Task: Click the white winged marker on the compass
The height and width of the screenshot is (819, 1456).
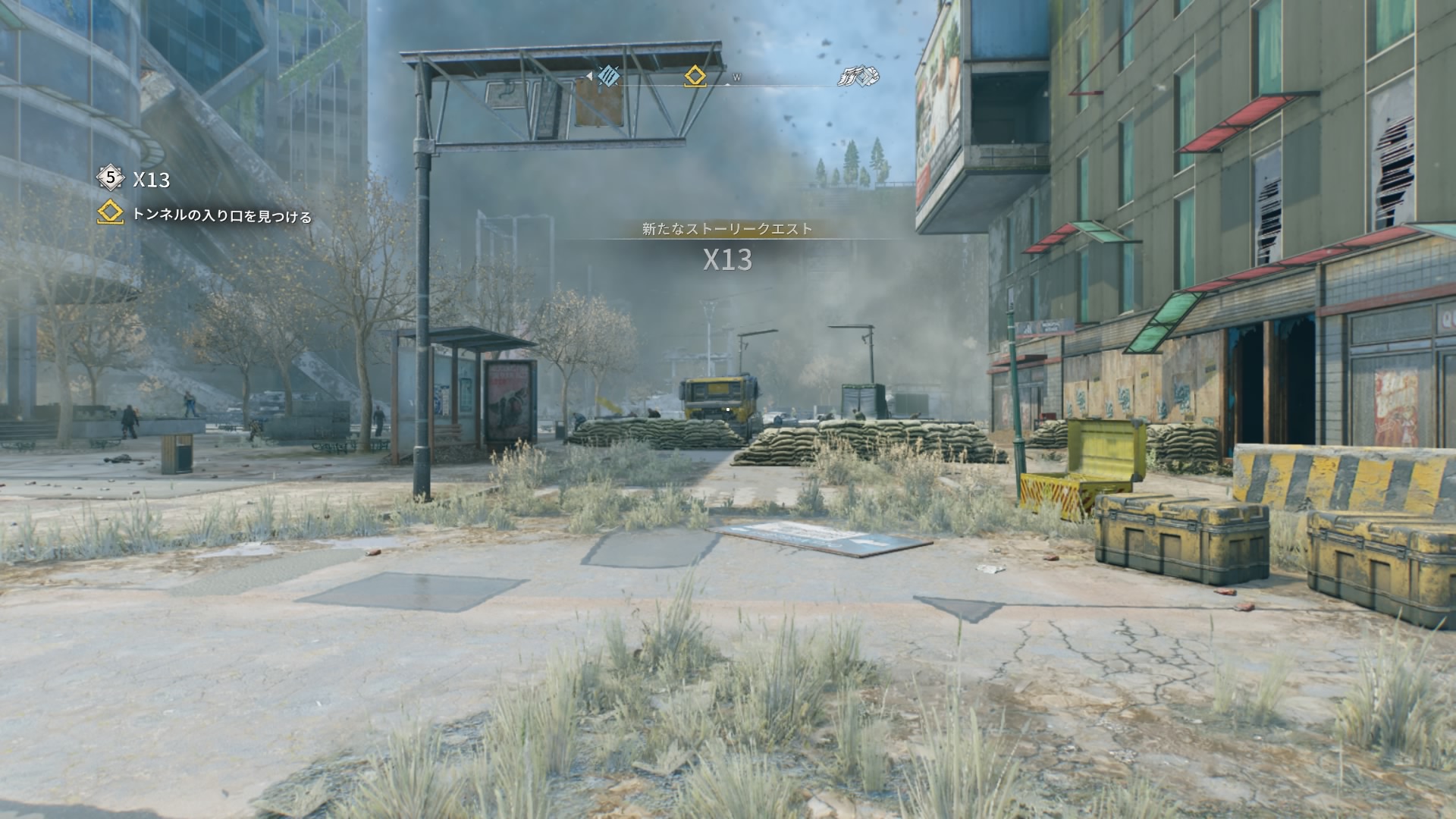Action: [858, 76]
